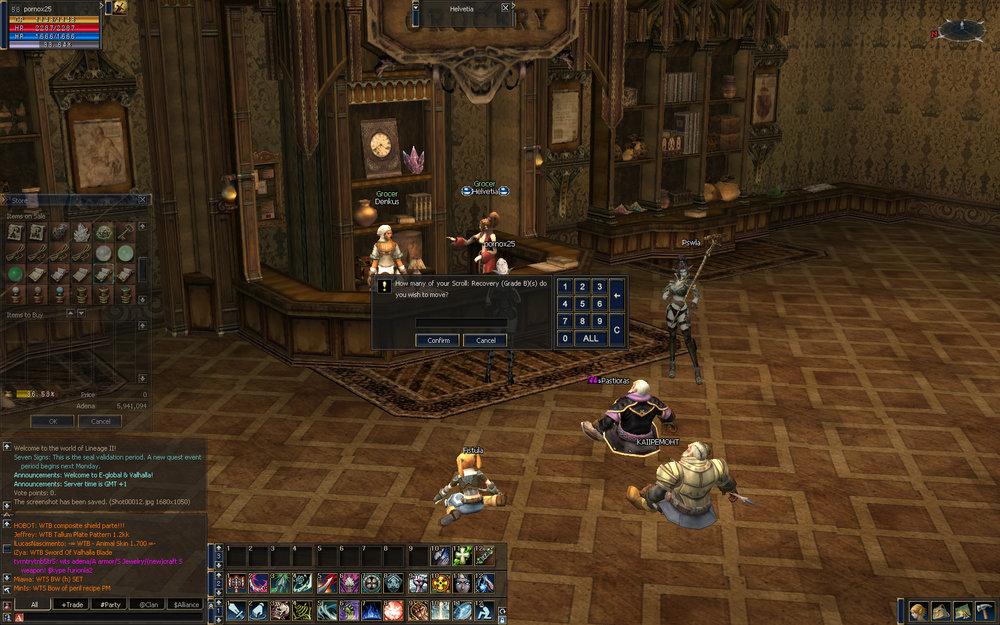The height and width of the screenshot is (625, 1000).
Task: Switch to the +Trade chat tab
Action: 72,604
